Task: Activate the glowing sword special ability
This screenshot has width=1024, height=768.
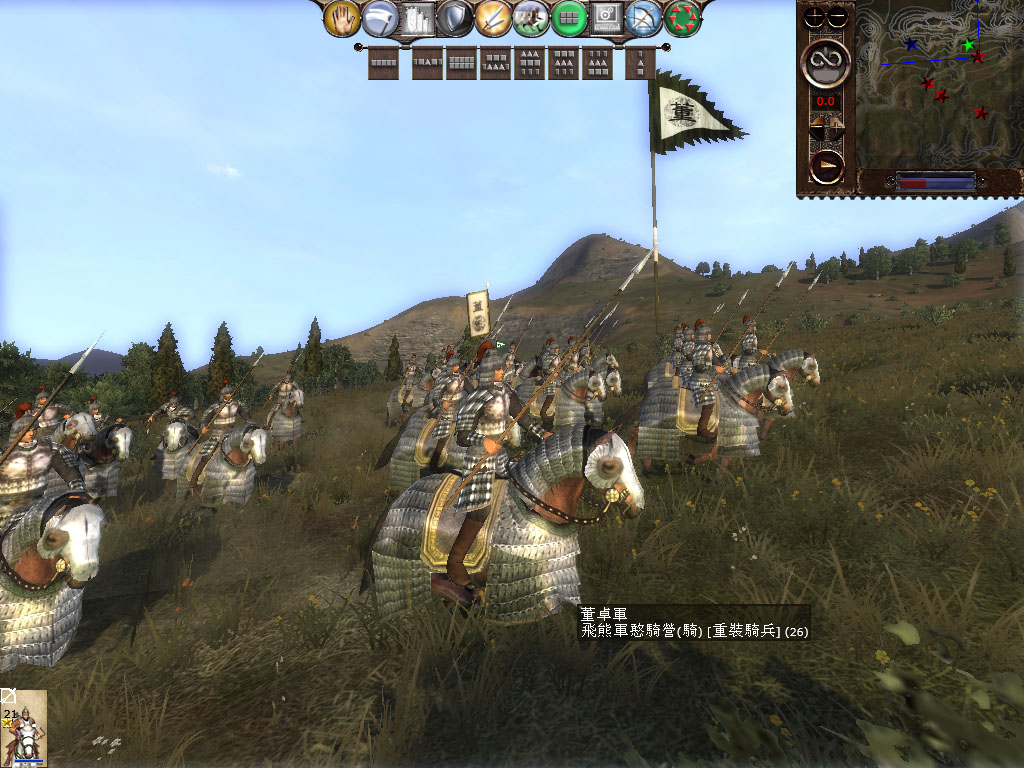Action: click(x=493, y=18)
